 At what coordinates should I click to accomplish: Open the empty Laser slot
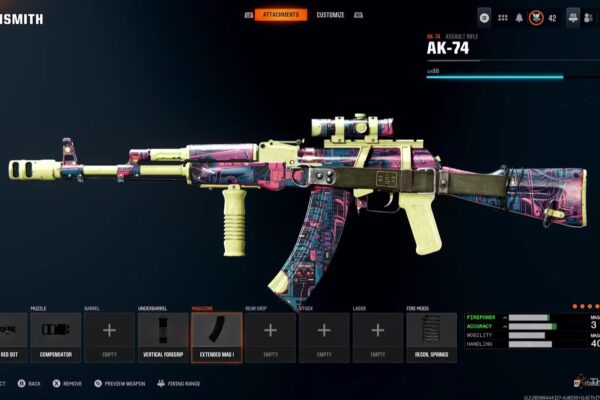pos(377,337)
